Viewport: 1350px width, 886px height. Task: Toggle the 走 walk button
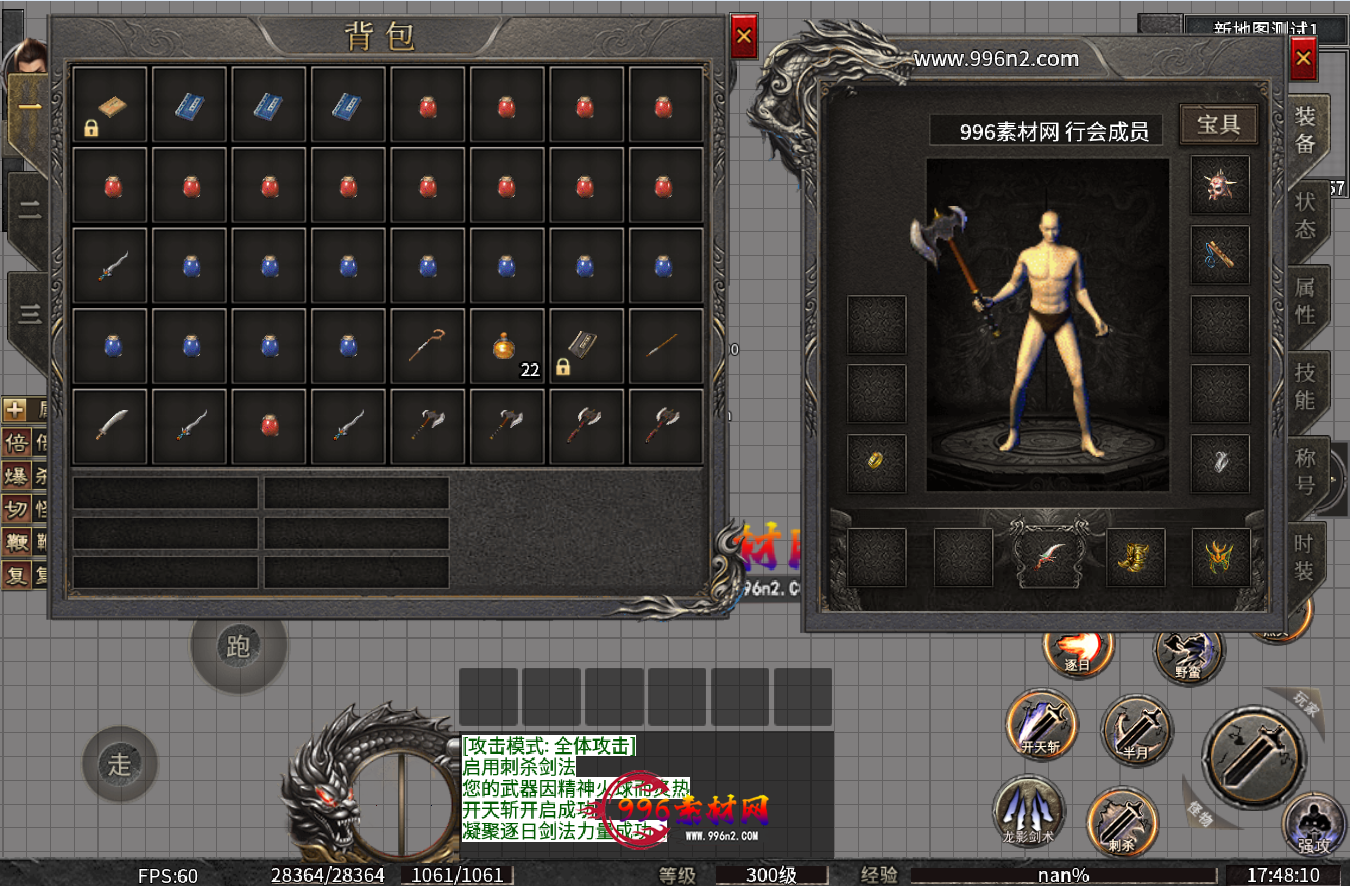coord(120,765)
